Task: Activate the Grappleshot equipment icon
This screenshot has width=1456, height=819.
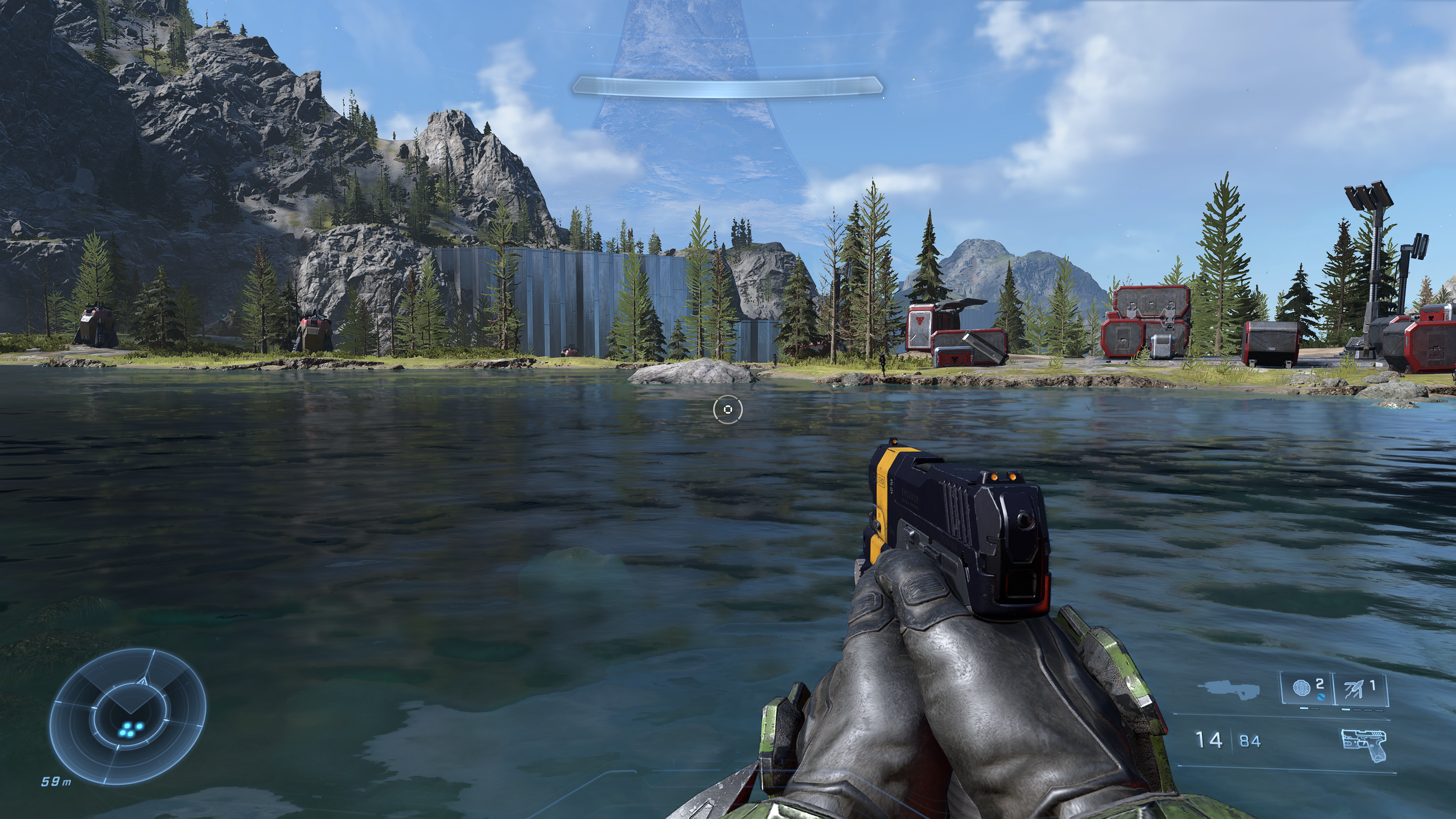Action: click(x=1360, y=689)
